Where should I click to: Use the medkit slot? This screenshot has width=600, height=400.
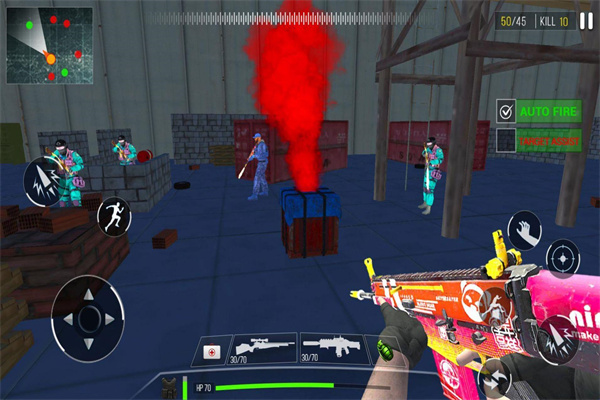[212, 352]
